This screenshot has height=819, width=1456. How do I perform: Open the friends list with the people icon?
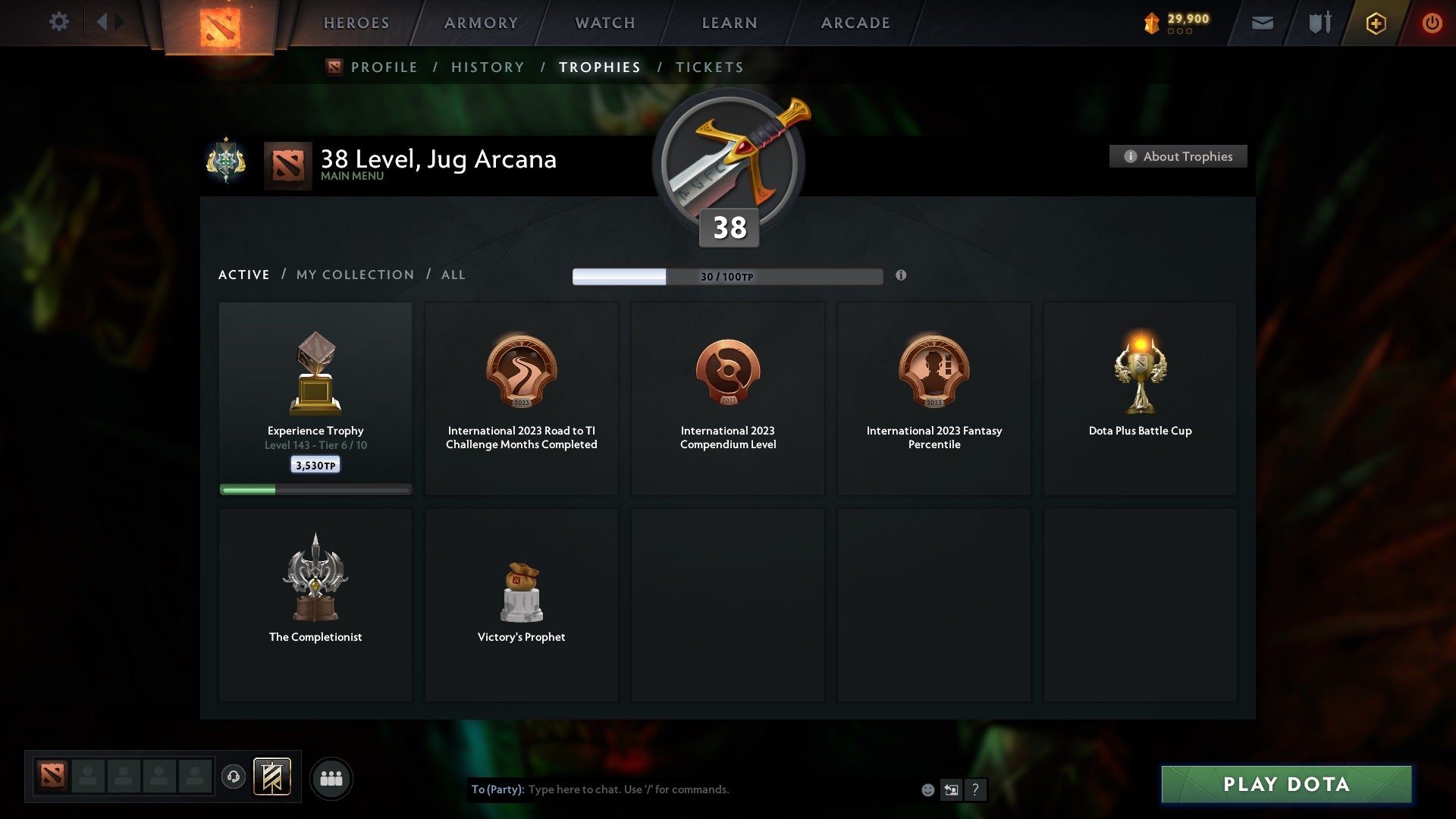(x=331, y=778)
